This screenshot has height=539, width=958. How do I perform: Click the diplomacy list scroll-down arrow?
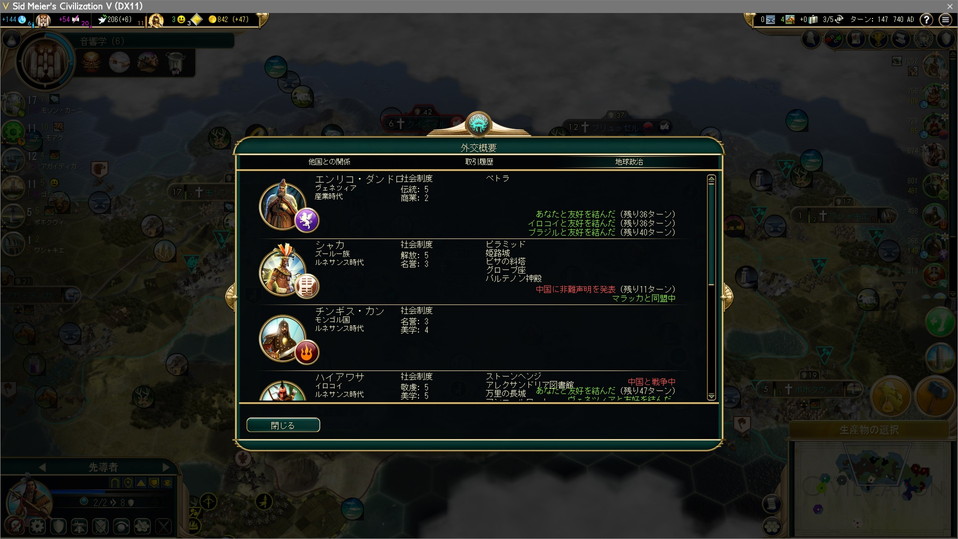pos(711,396)
